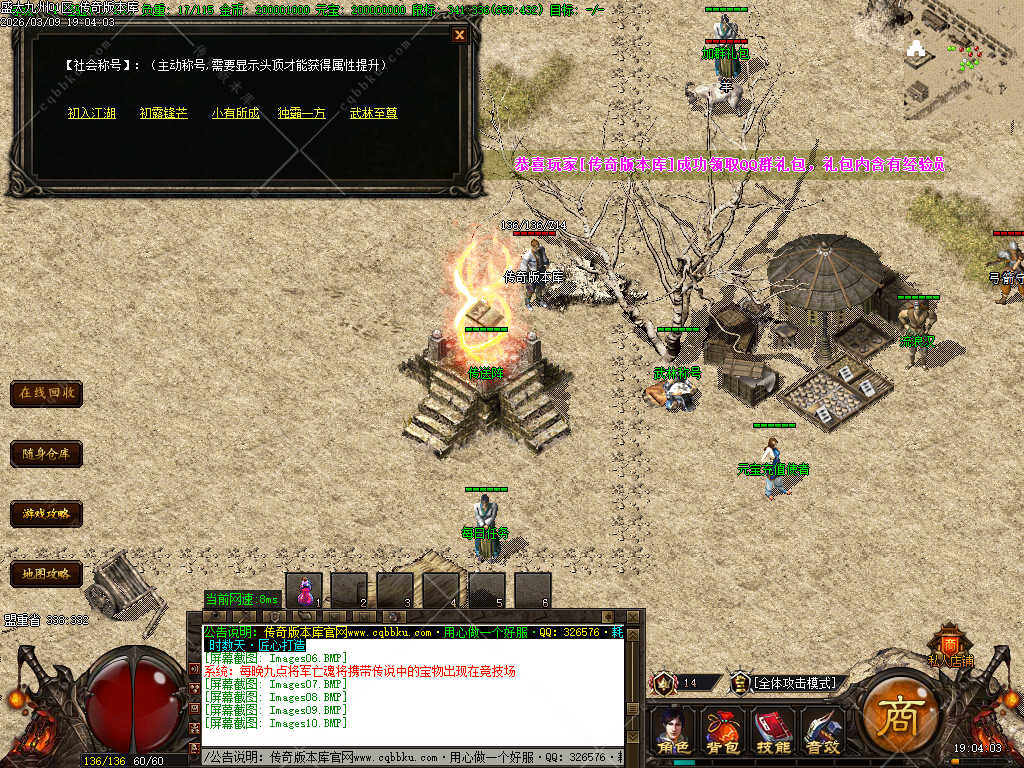
Task: Choose the 武林至尊 title link
Action: pyautogui.click(x=374, y=113)
